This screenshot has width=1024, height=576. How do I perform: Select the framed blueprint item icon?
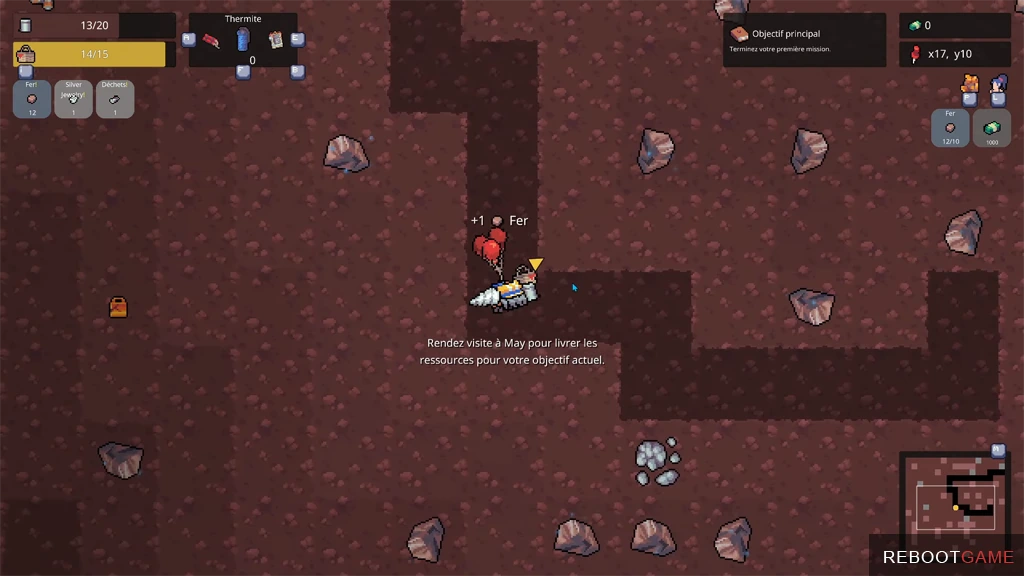[276, 40]
